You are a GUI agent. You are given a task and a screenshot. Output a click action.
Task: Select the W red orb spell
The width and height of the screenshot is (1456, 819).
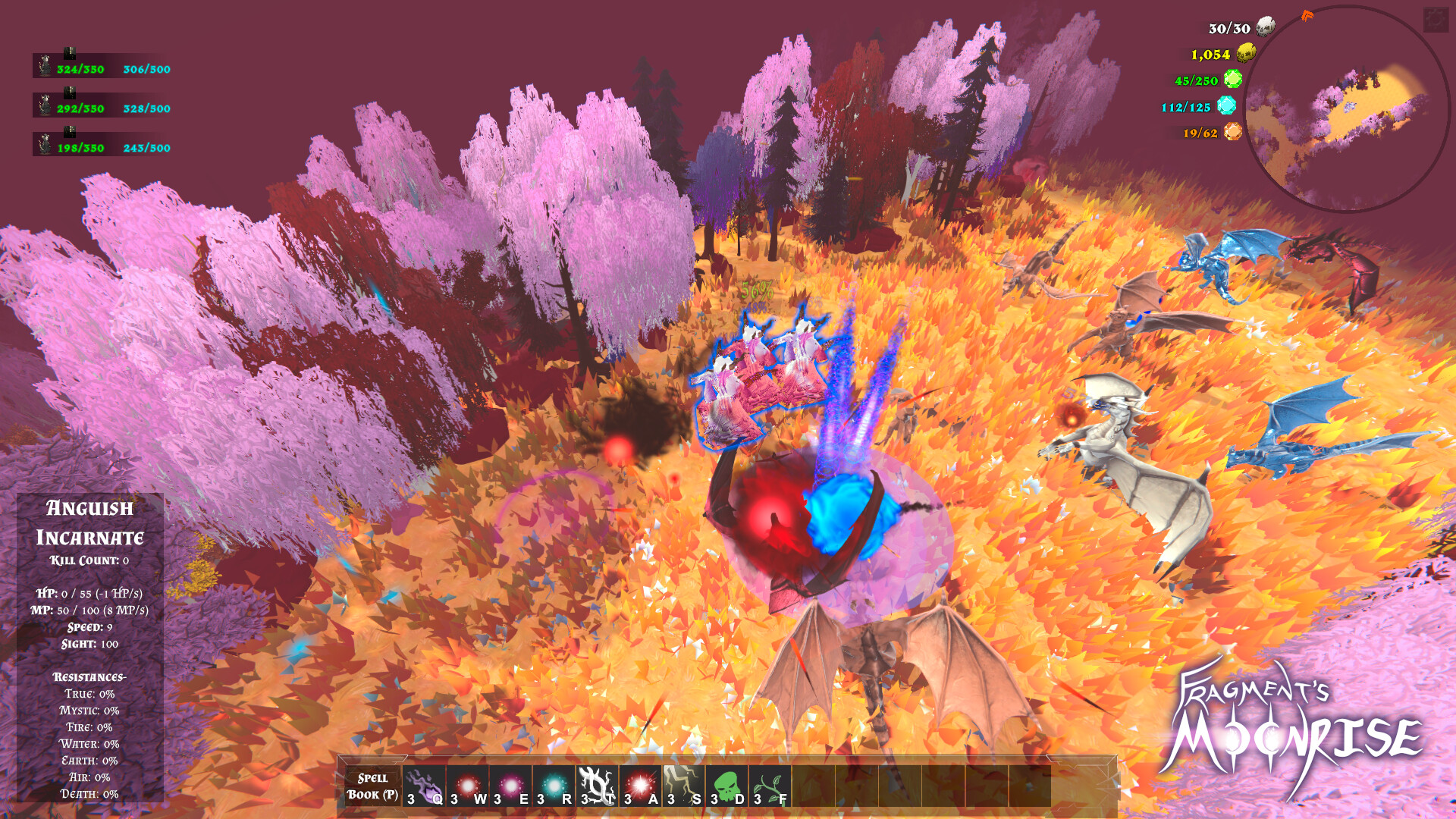click(467, 784)
